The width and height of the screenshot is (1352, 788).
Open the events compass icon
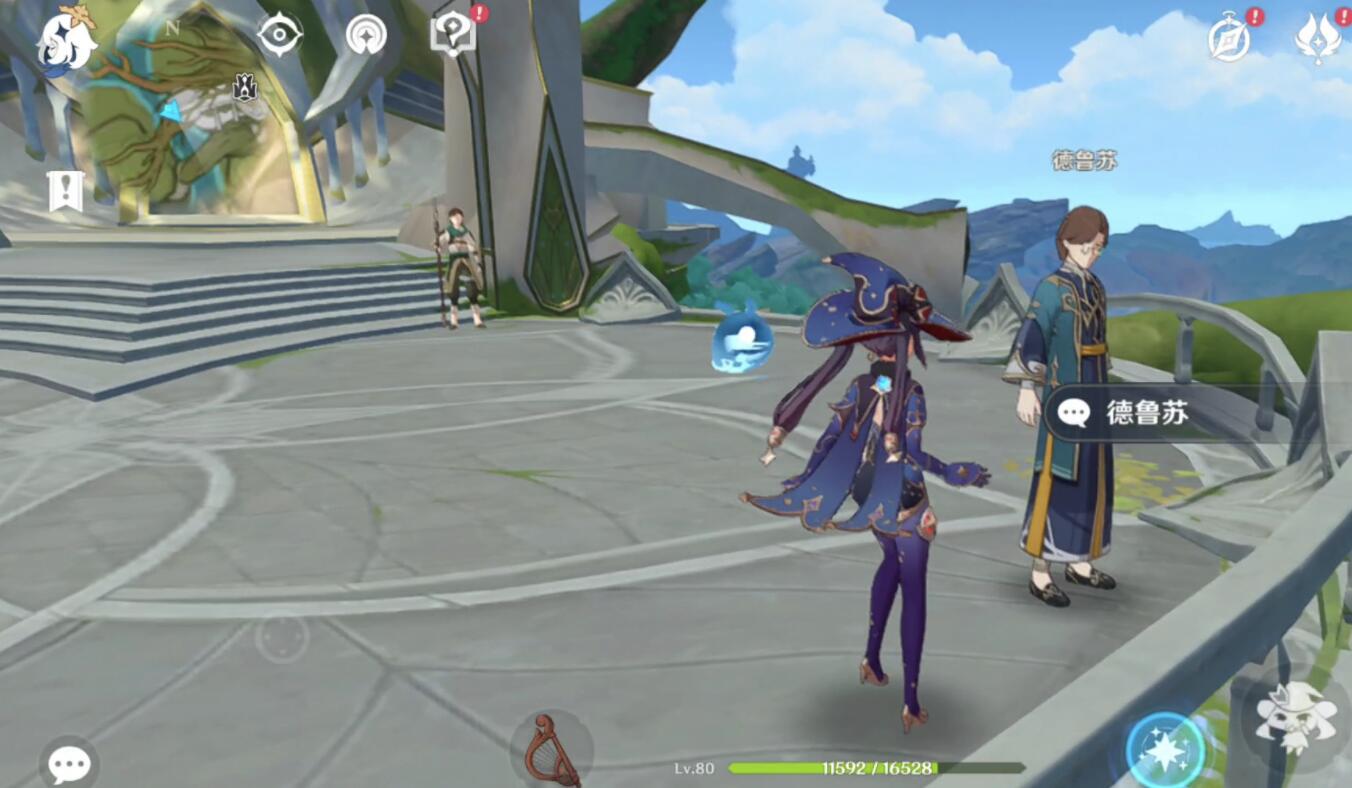[1229, 39]
